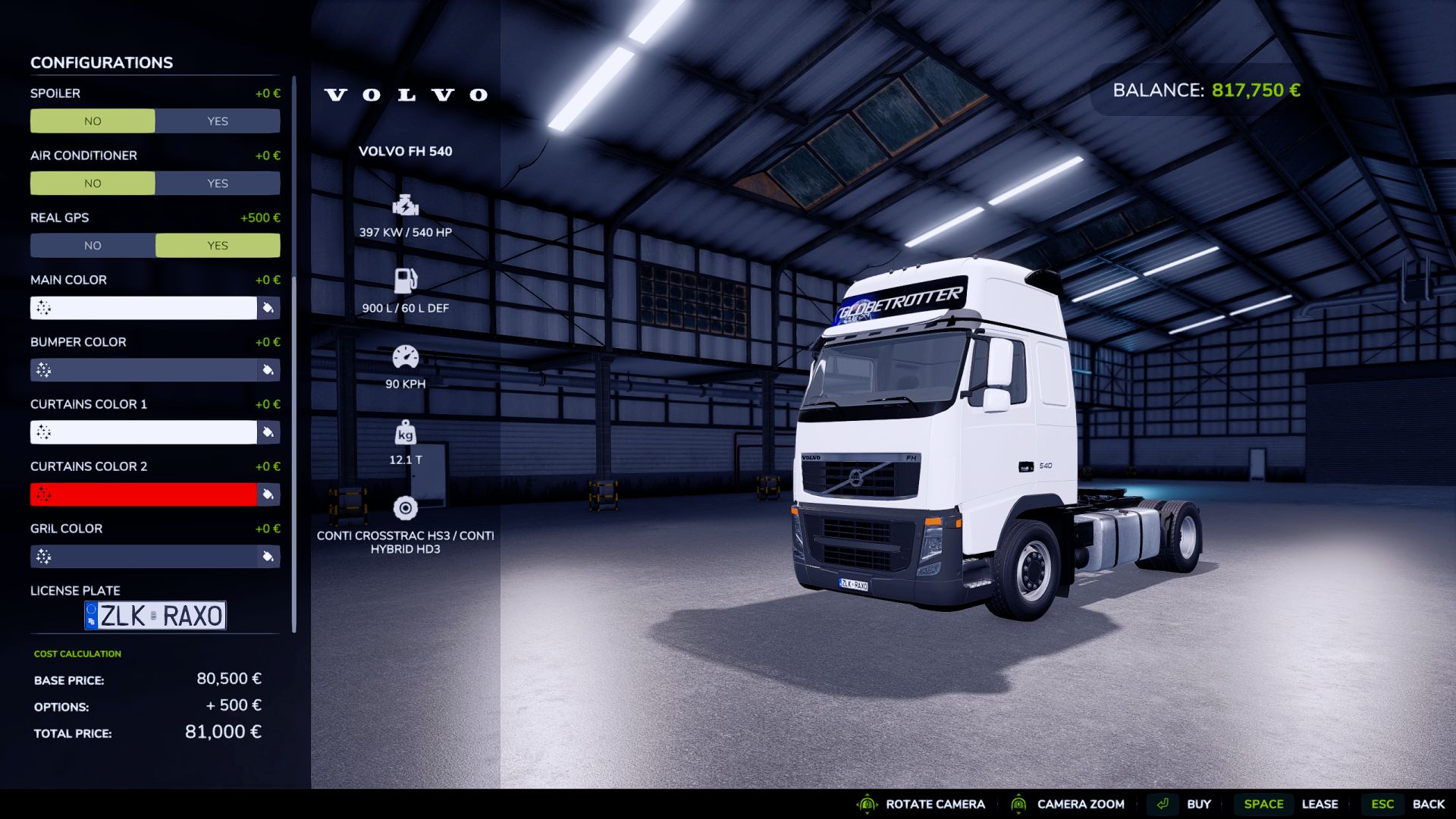Select the fuel pump icon above 900 L
Image resolution: width=1456 pixels, height=819 pixels.
pyautogui.click(x=405, y=280)
